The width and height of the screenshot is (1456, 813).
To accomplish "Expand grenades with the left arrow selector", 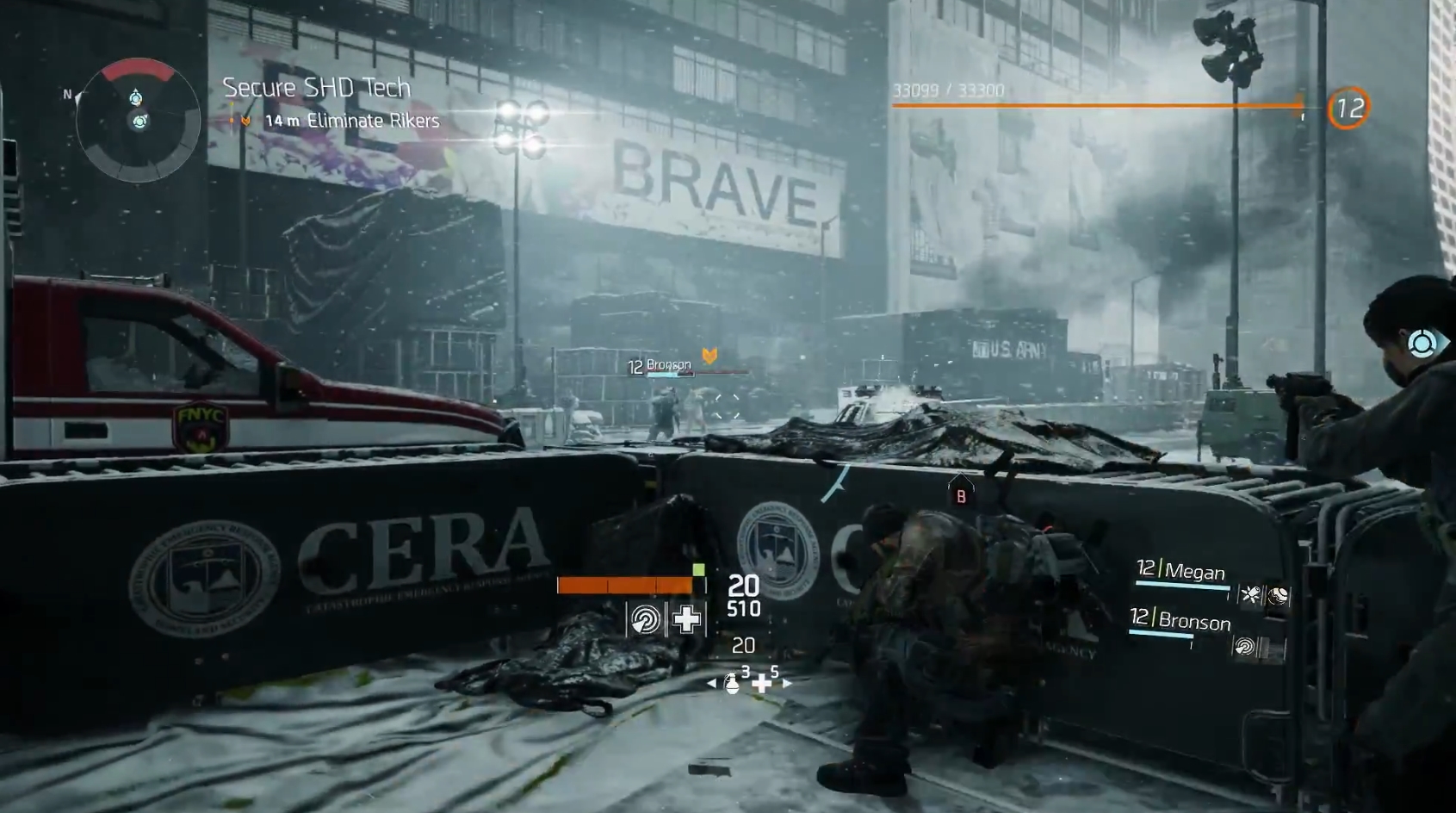I will [711, 683].
